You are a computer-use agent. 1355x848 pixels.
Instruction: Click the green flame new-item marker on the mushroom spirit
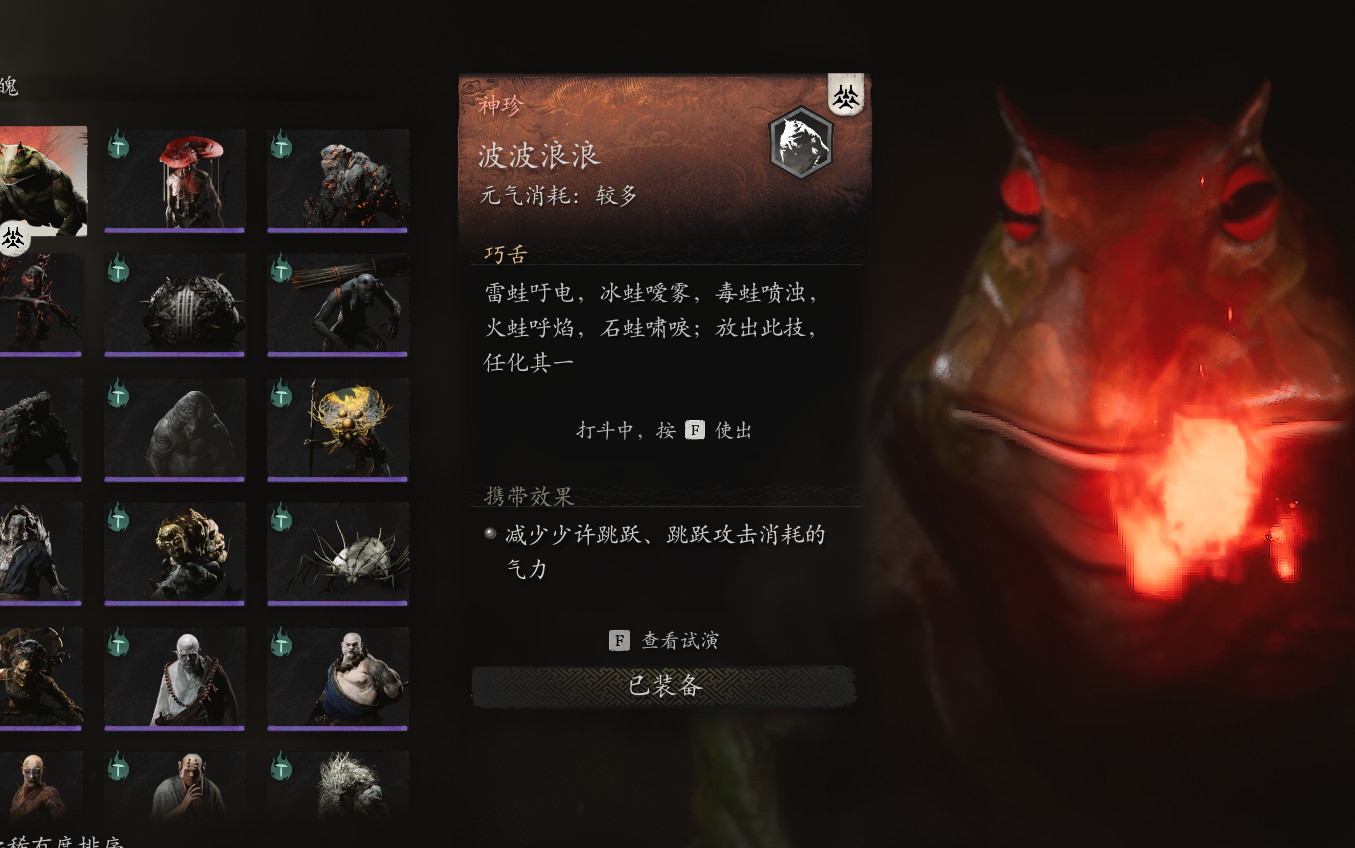(x=119, y=144)
